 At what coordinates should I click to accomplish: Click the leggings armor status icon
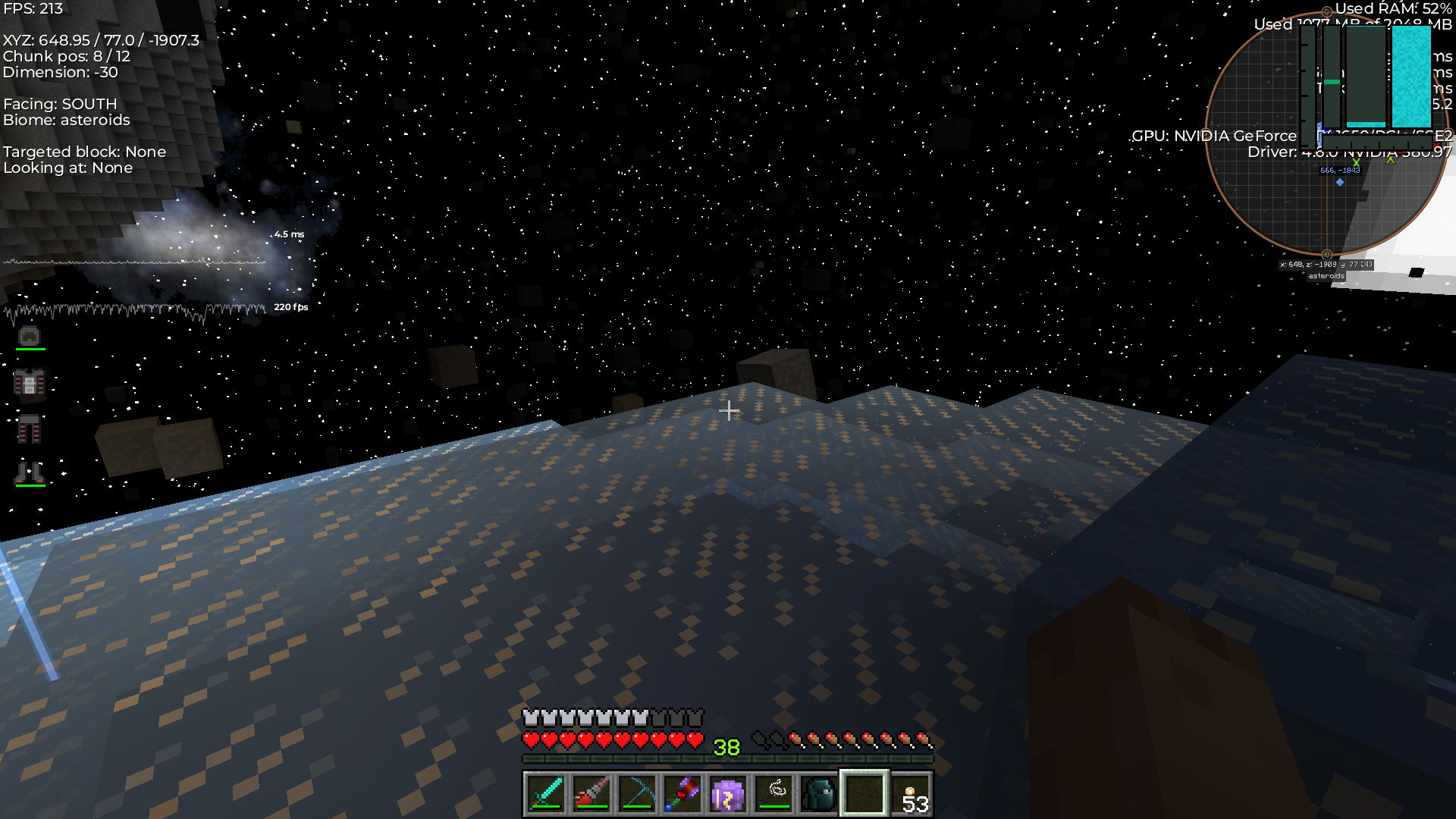(x=30, y=428)
